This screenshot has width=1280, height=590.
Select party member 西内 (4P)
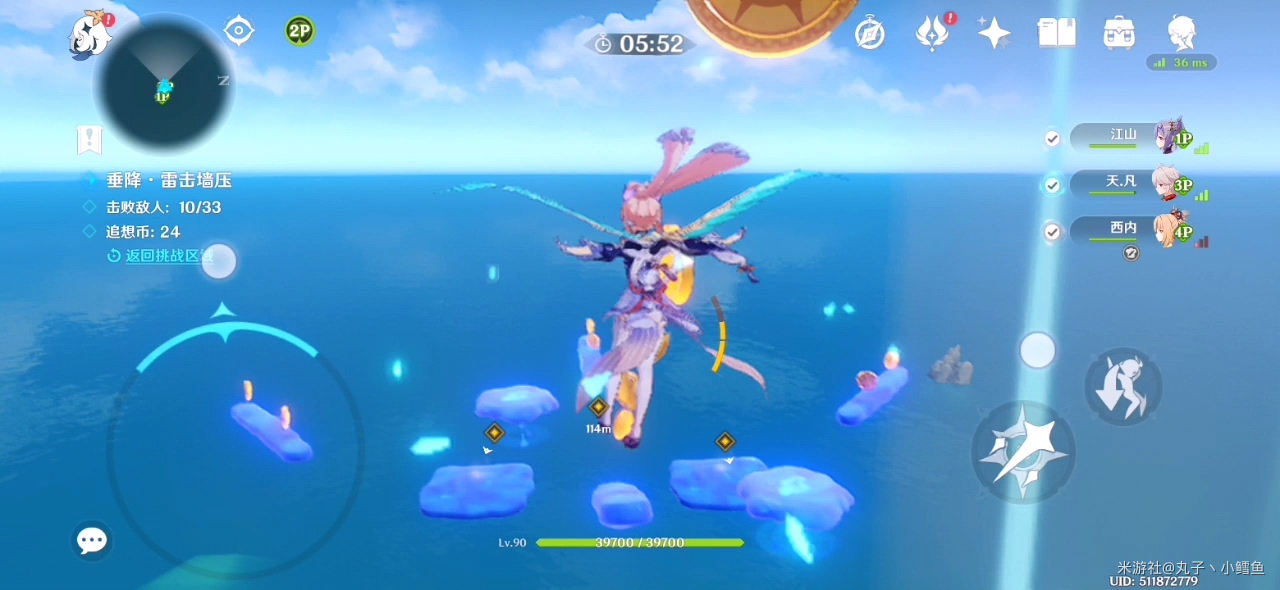tap(1130, 231)
